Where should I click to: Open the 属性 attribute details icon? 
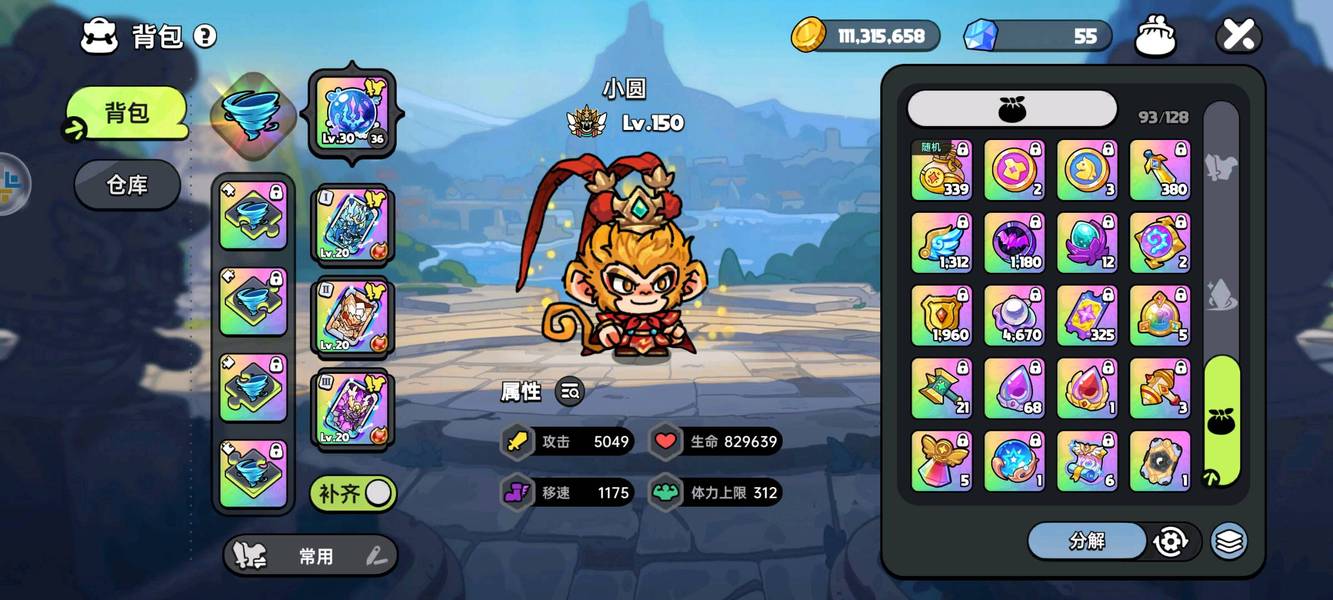point(570,392)
